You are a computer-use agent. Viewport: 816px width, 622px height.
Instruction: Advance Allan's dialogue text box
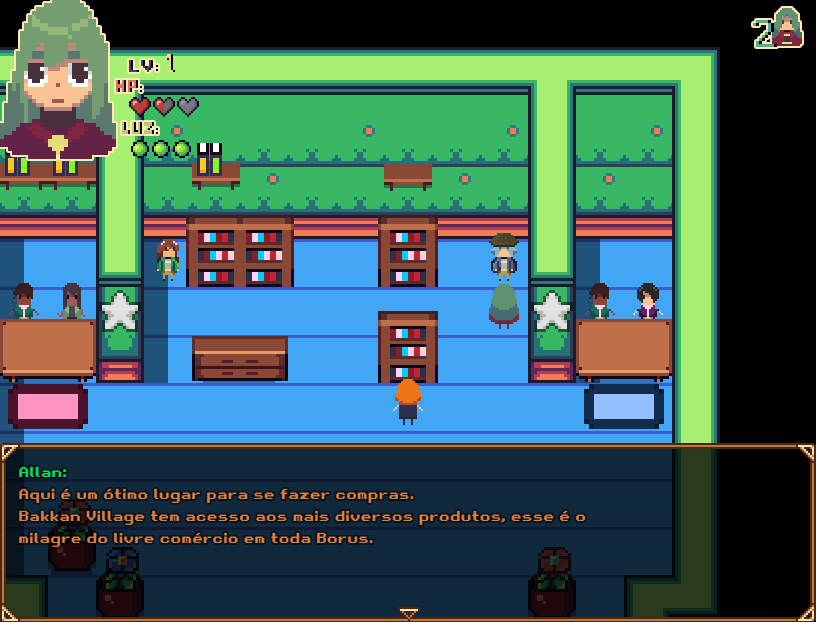coord(408,530)
